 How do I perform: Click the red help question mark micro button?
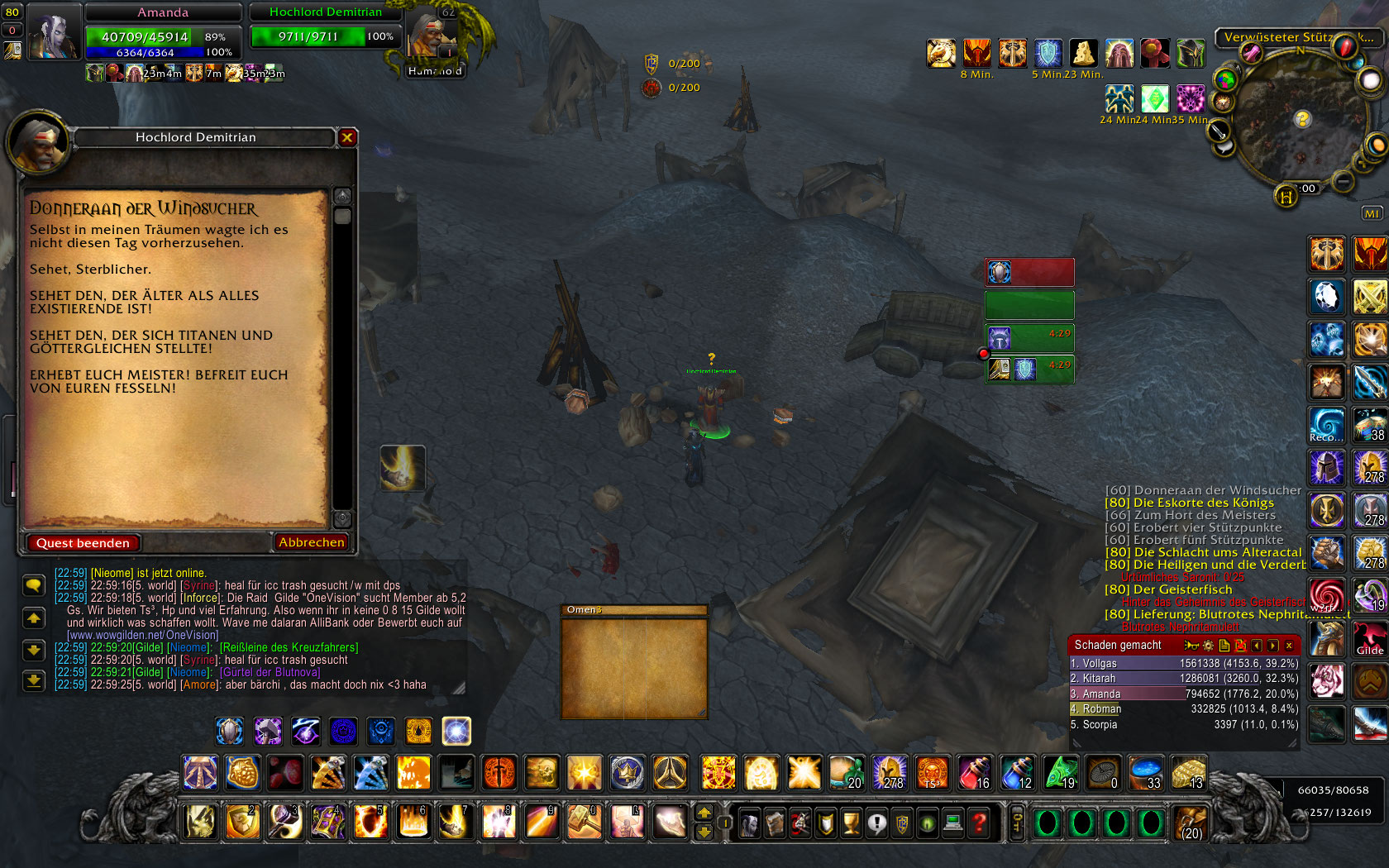(980, 823)
